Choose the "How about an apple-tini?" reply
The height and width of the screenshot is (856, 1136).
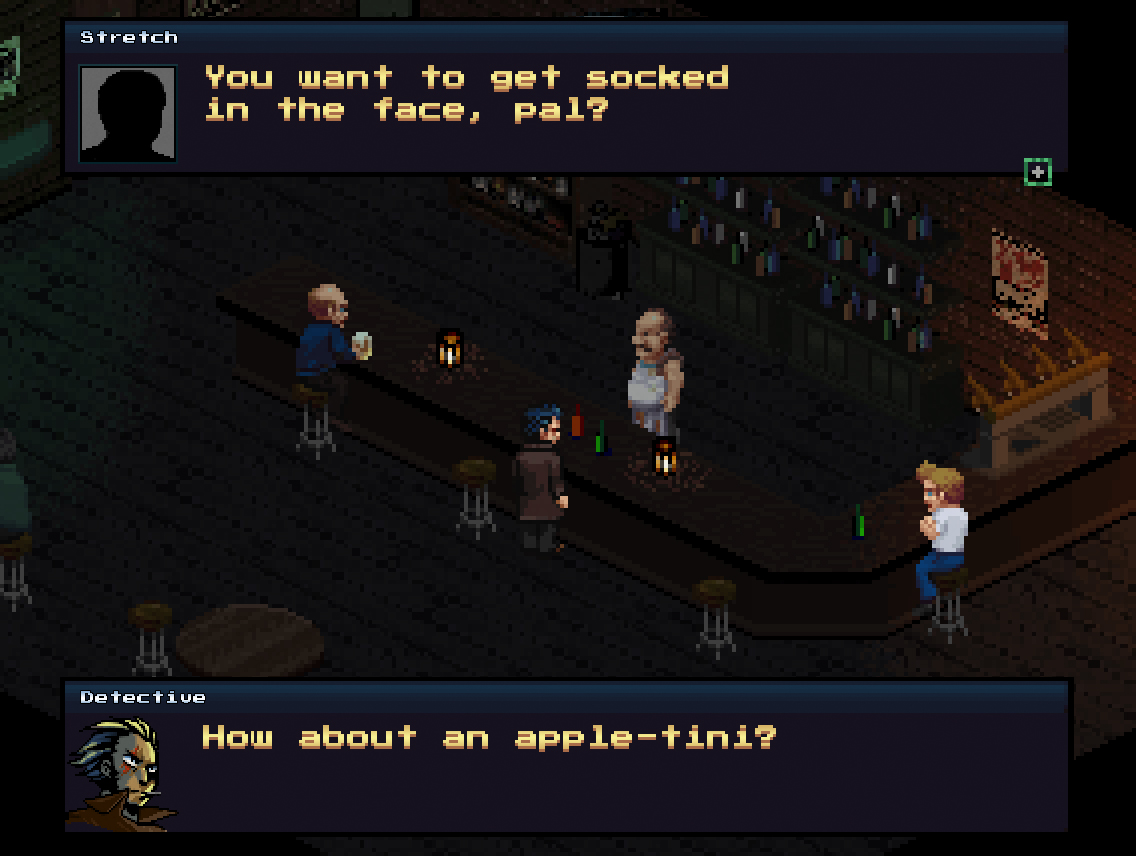pyautogui.click(x=489, y=738)
